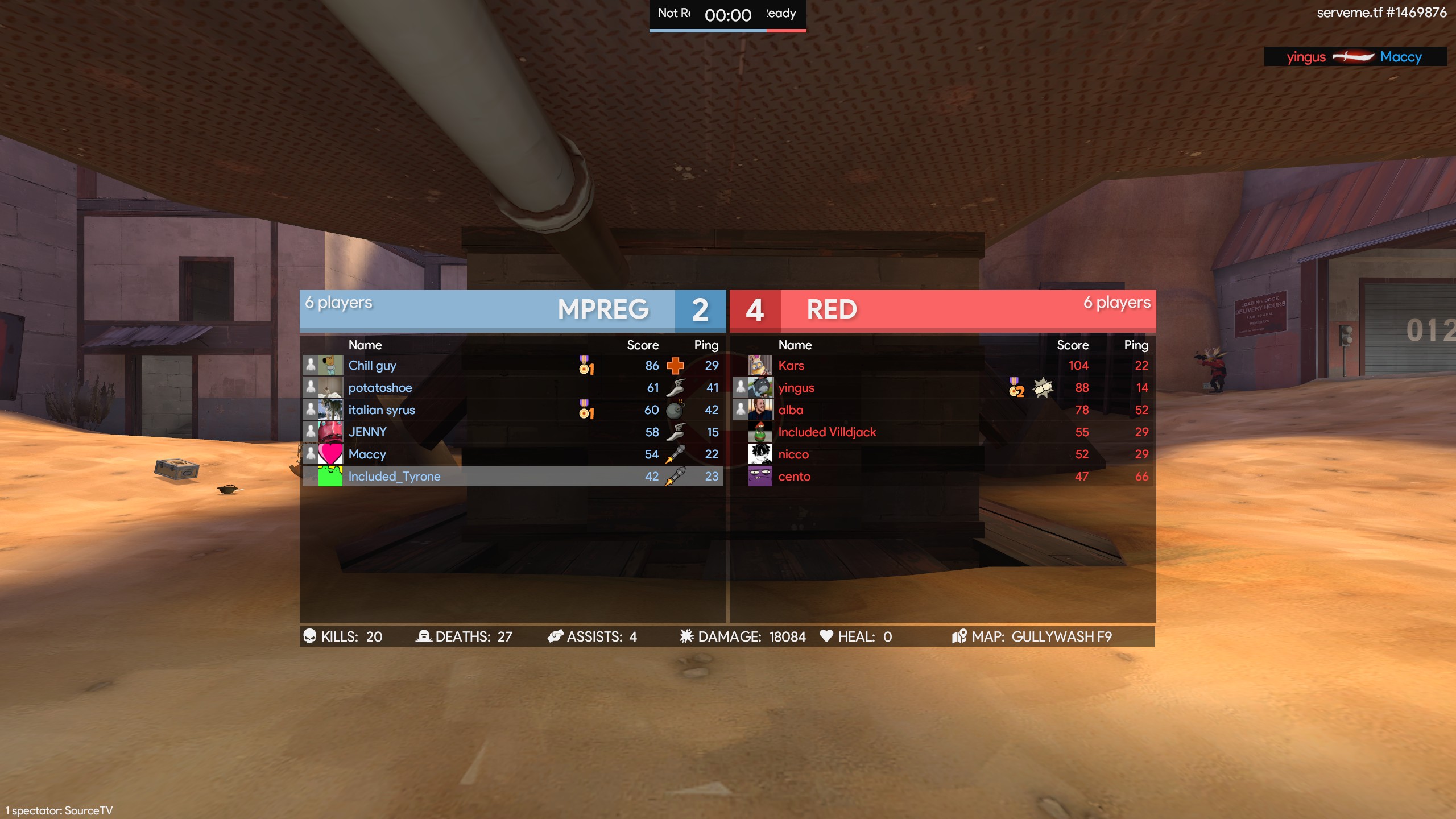Click Maccy's scoreboard entry
This screenshot has height=819, width=1456.
367,454
